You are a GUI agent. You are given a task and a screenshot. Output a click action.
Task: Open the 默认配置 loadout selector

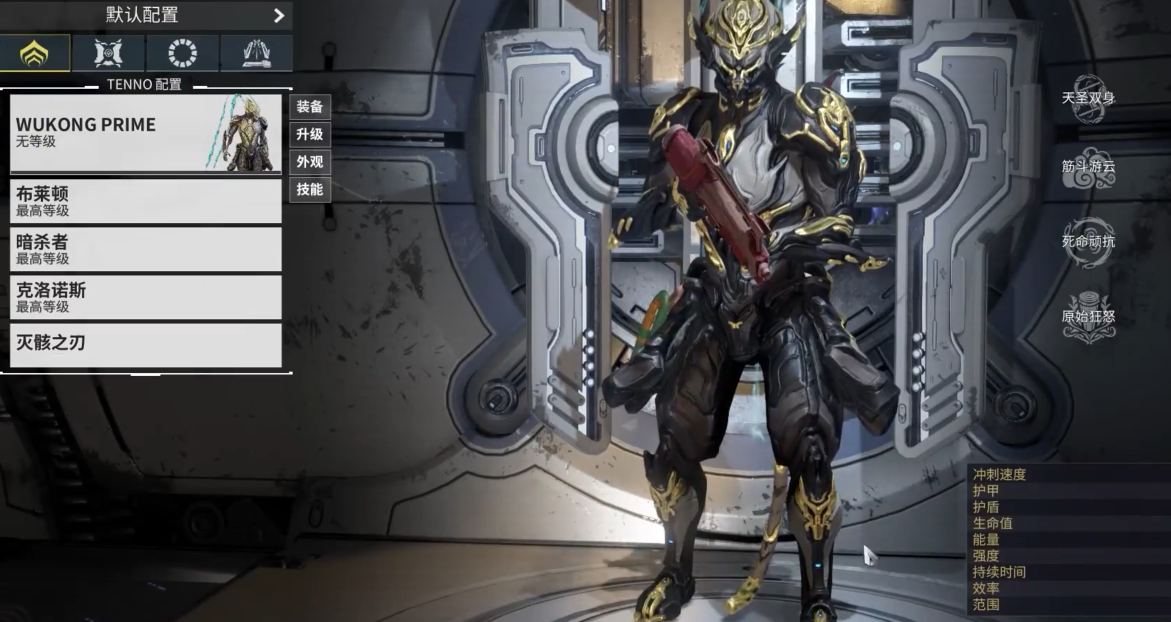pos(146,15)
